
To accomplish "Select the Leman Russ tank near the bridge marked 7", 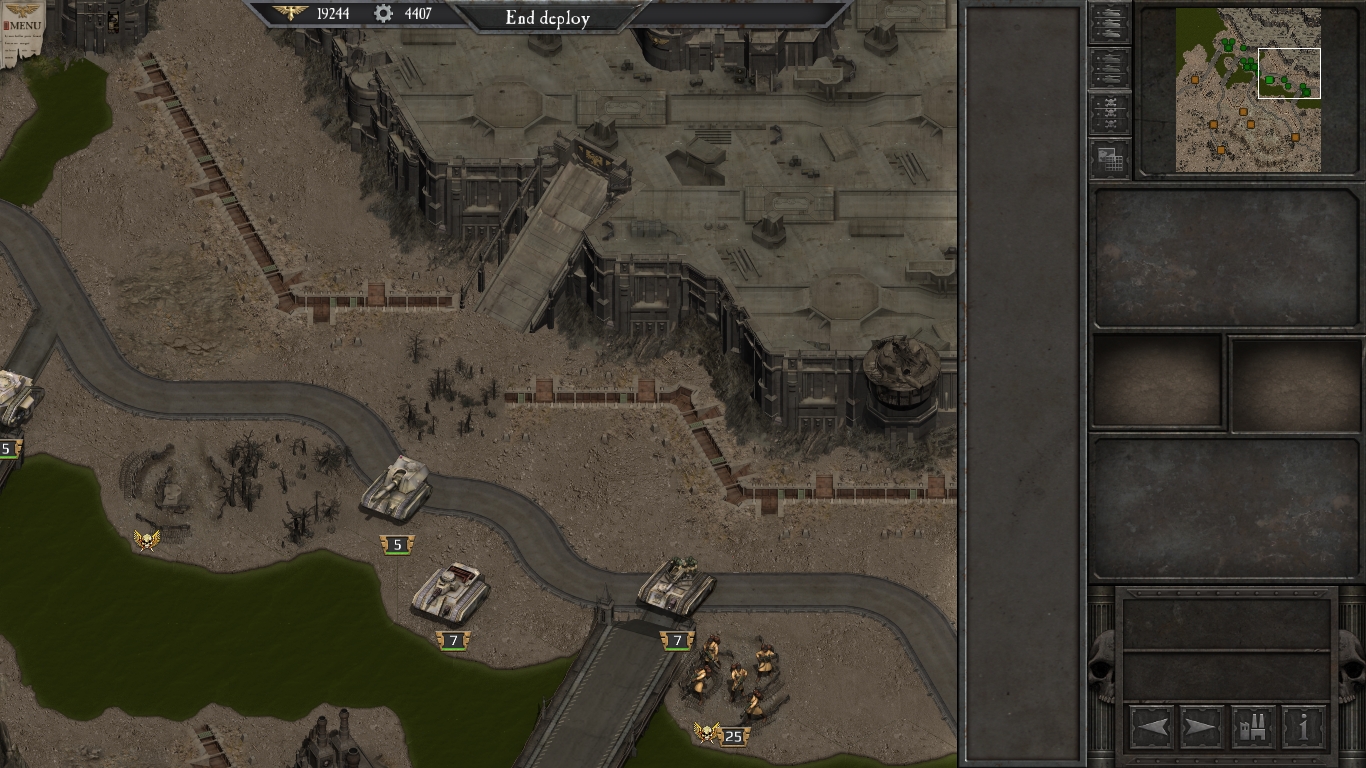I will 674,585.
